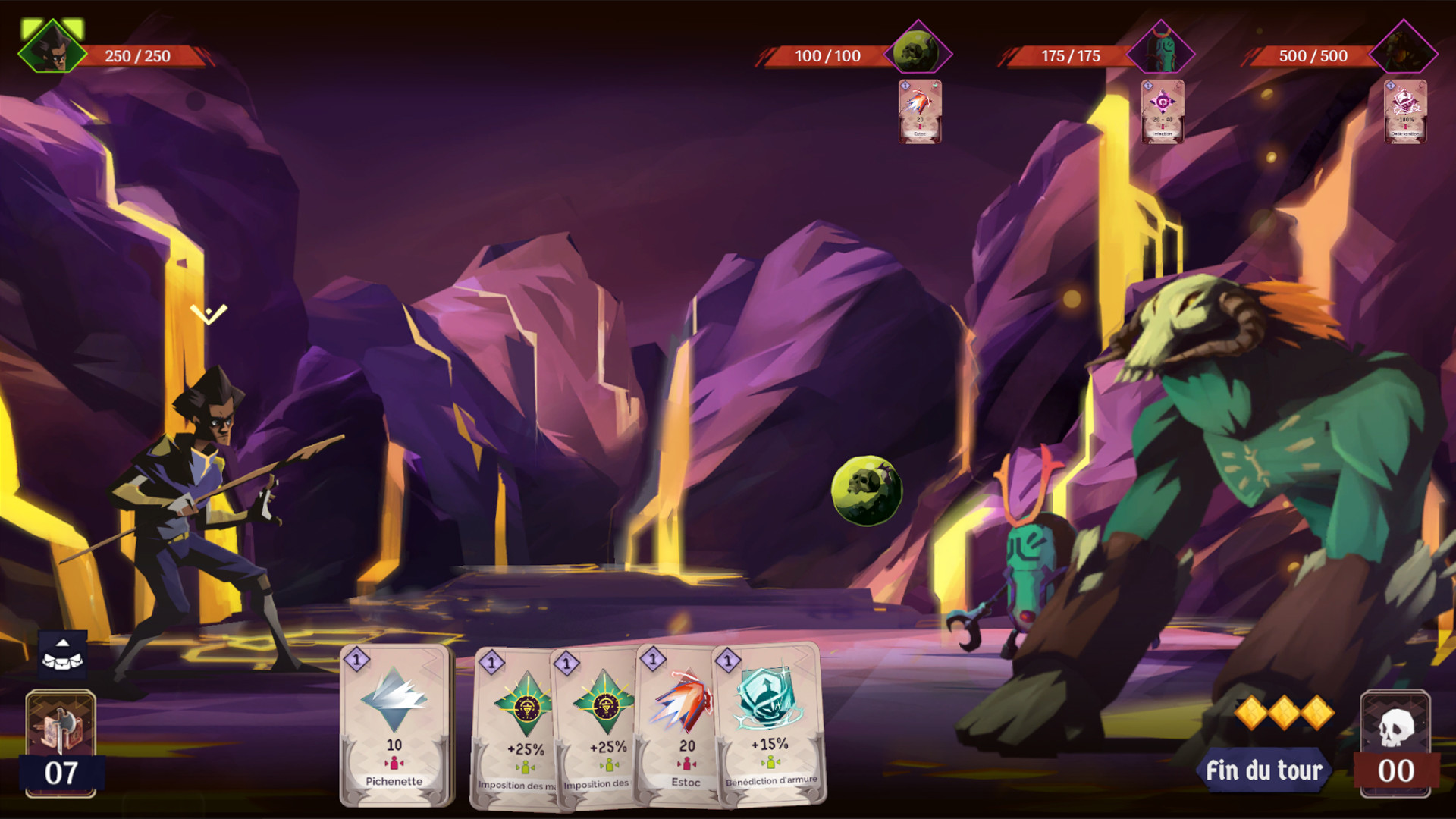
Task: Play the Pichenette card
Action: (x=394, y=725)
